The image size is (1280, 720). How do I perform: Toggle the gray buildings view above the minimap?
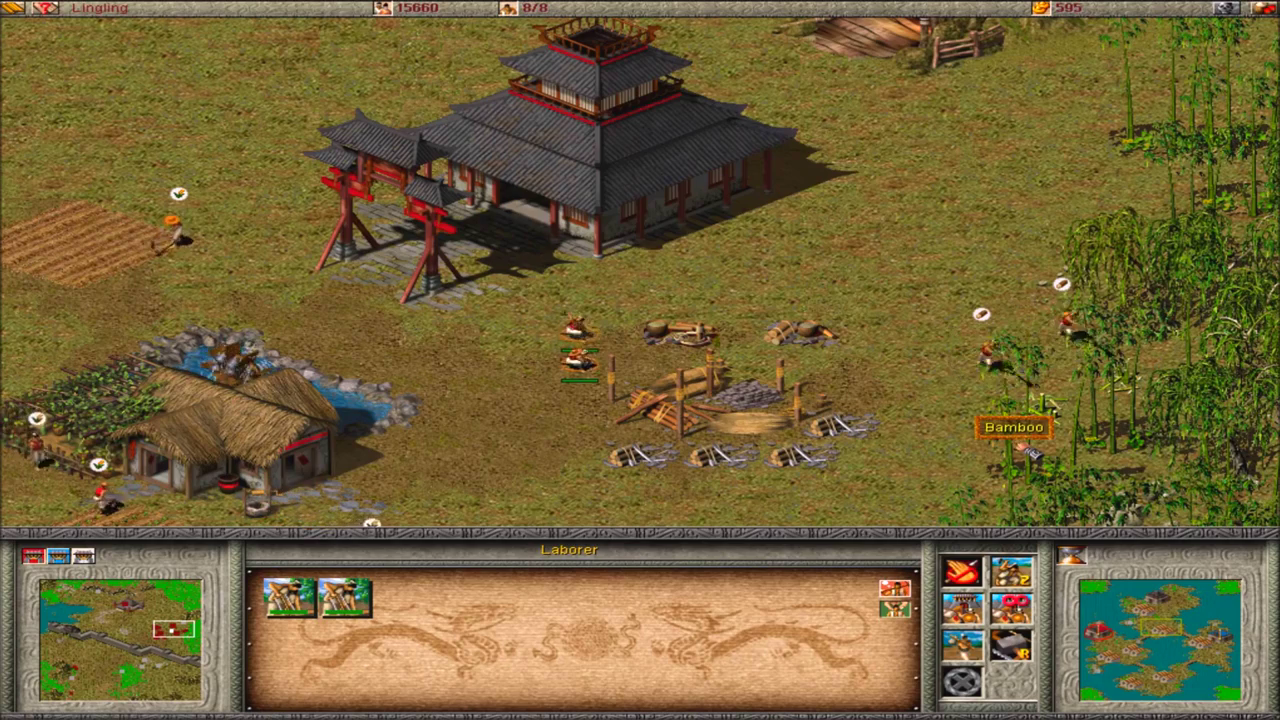[x=83, y=555]
